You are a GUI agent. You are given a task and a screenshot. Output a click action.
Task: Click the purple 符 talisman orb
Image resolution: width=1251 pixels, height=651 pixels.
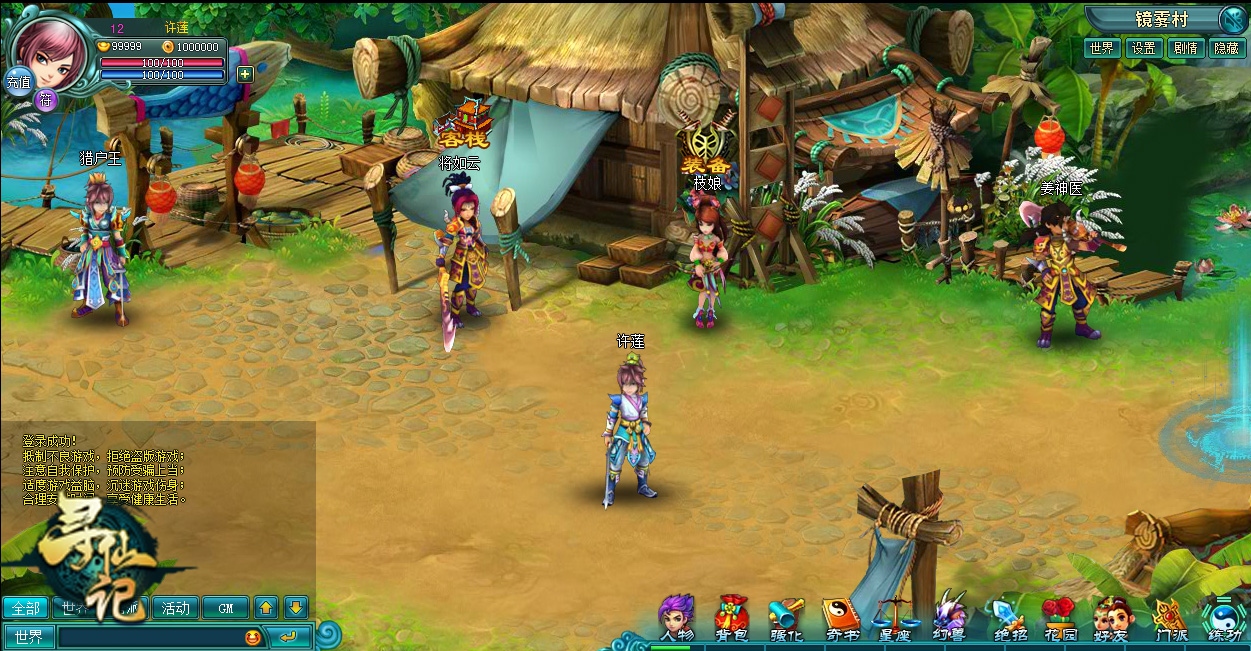[46, 98]
